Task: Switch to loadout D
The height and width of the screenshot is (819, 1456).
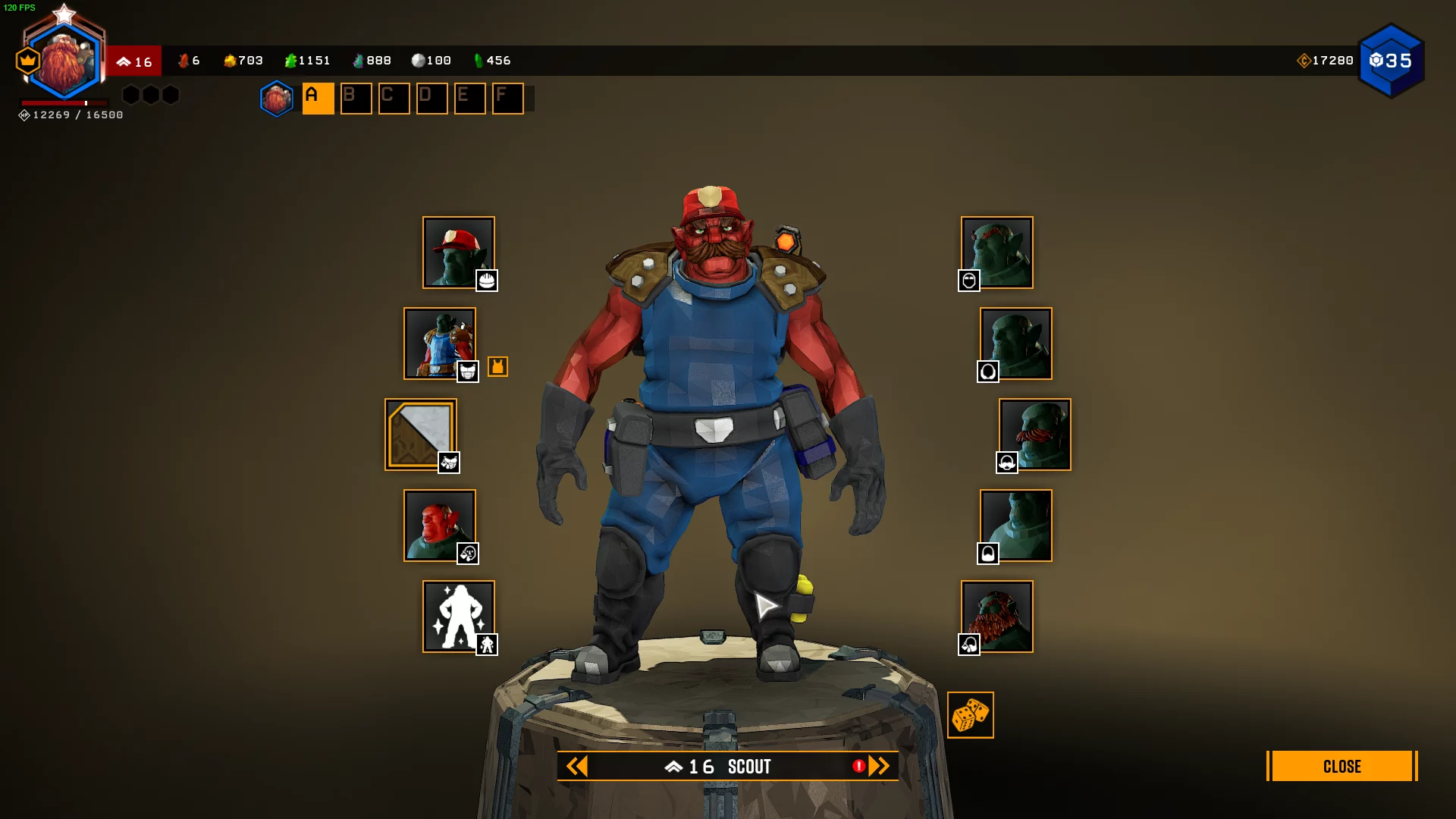Action: pos(431,99)
